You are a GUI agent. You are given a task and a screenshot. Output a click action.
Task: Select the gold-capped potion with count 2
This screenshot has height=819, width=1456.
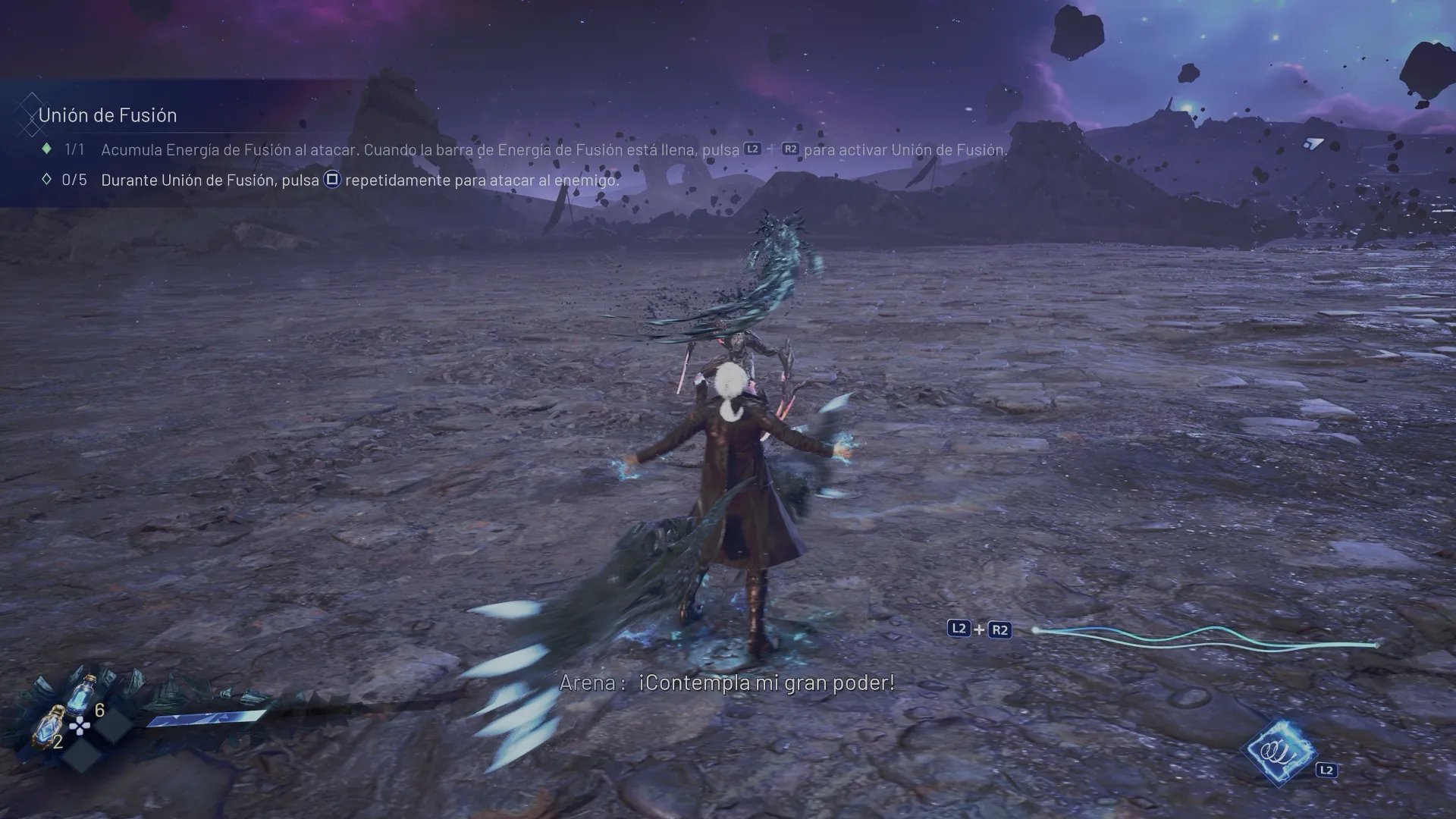point(51,724)
